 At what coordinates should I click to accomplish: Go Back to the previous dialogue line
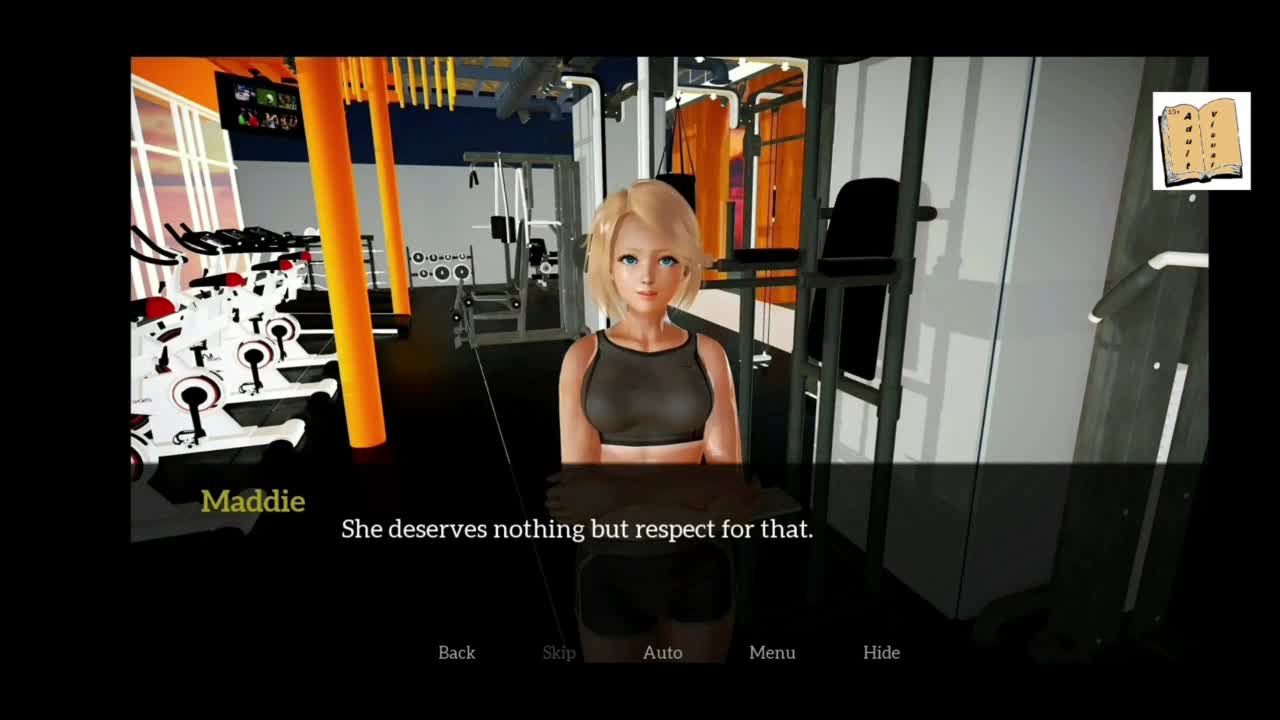coord(456,653)
